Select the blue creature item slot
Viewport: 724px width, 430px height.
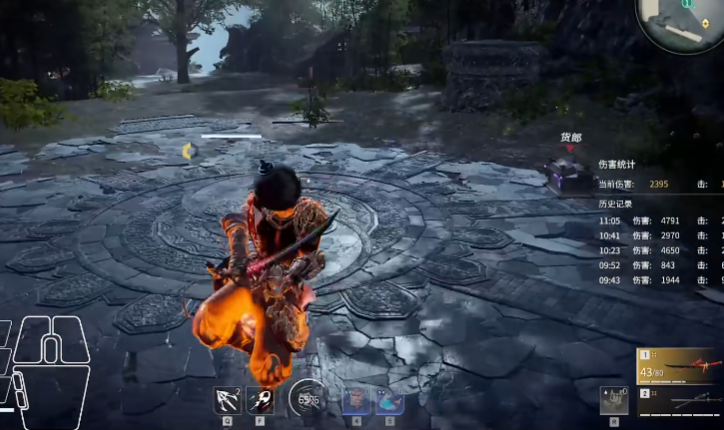389,399
